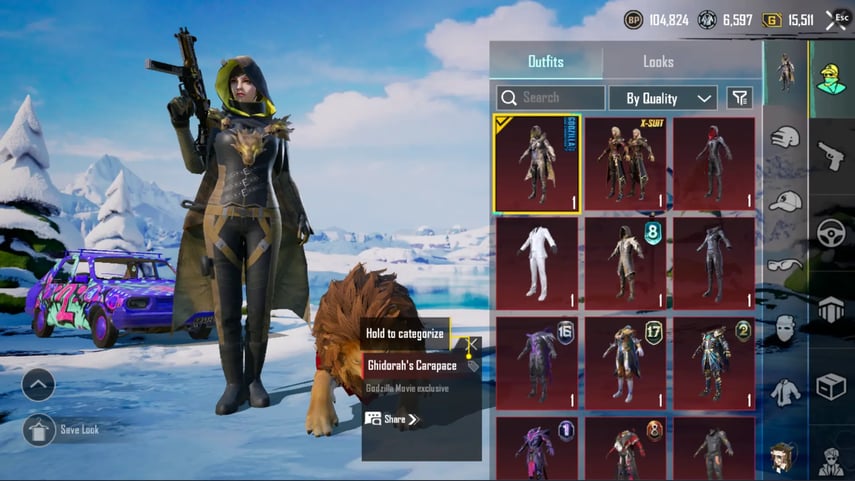
Task: Open the face mask category
Action: 786,328
